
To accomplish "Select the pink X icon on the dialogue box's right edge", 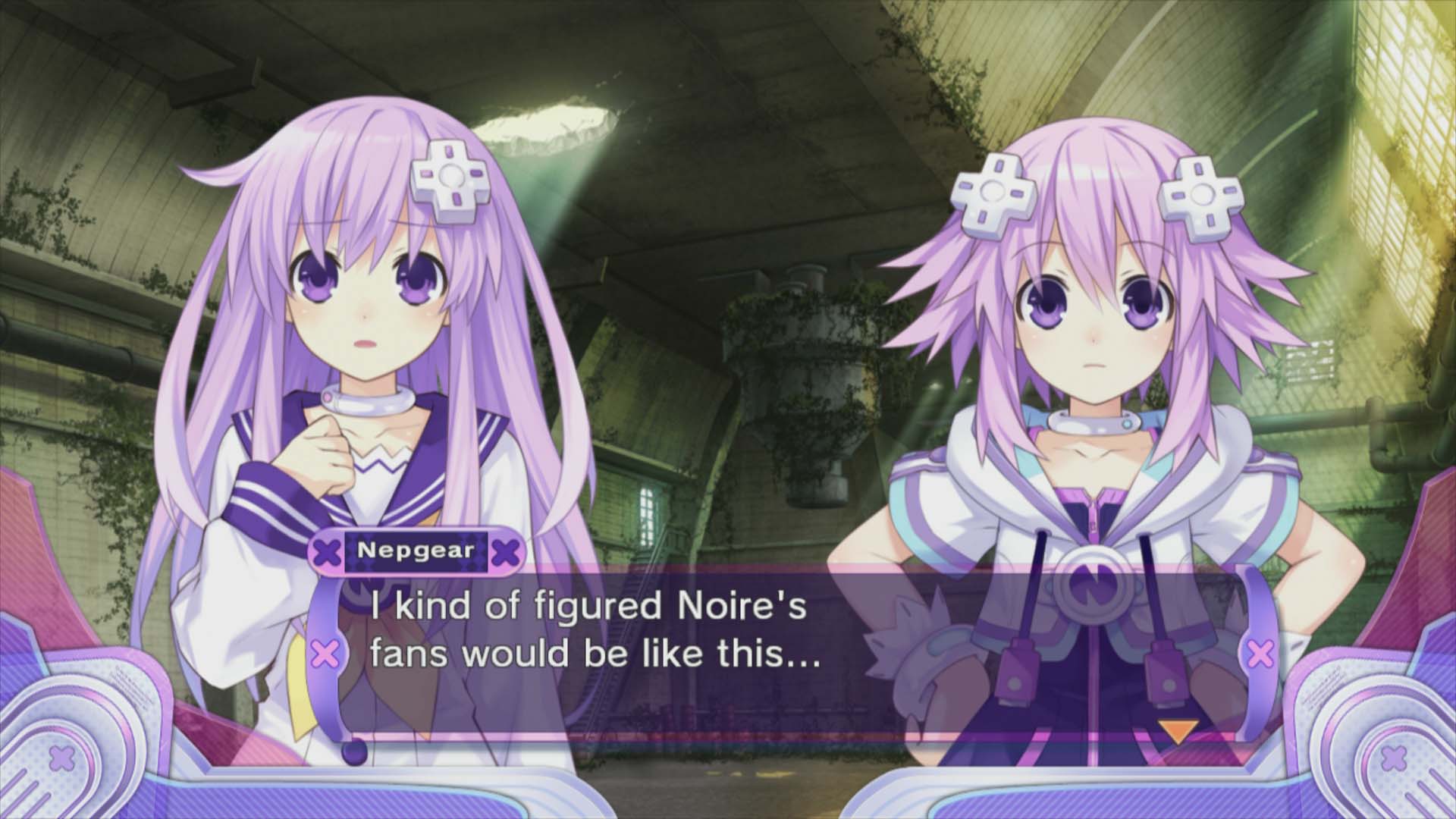I will click(1261, 651).
